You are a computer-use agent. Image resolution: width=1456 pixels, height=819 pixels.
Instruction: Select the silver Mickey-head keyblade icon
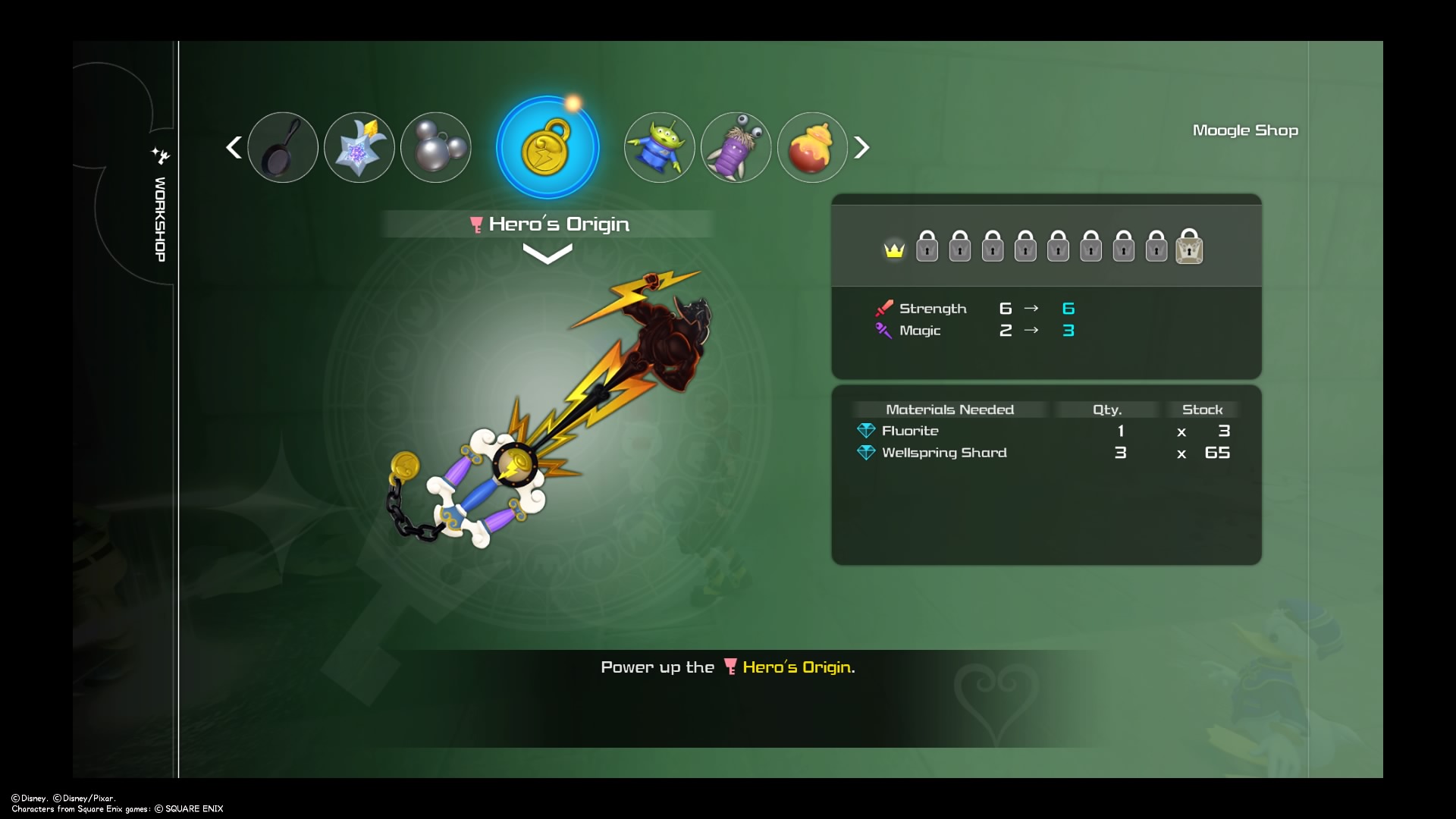(x=436, y=147)
